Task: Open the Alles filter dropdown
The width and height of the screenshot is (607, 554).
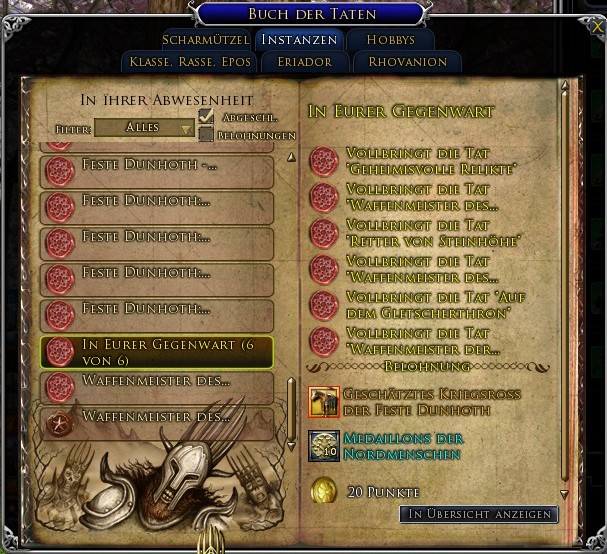Action: (145, 128)
